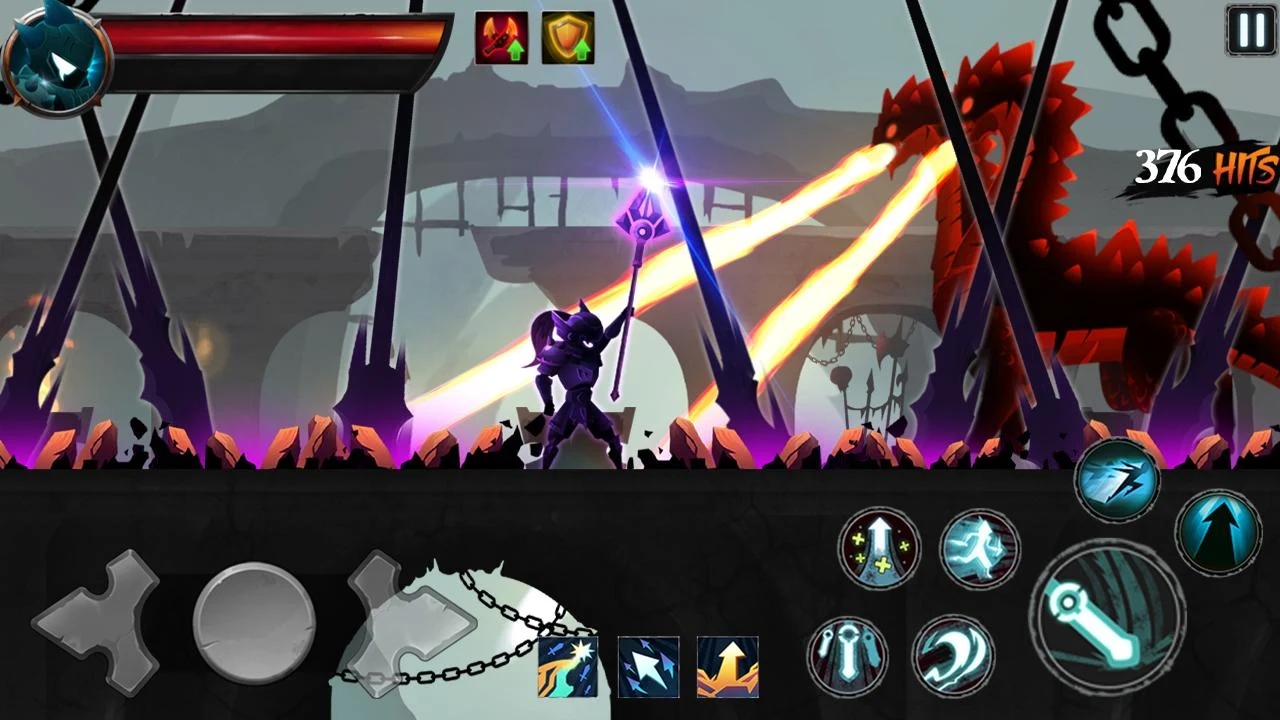The image size is (1280, 720).
Task: Tap the red attack boost buff icon
Action: click(501, 38)
